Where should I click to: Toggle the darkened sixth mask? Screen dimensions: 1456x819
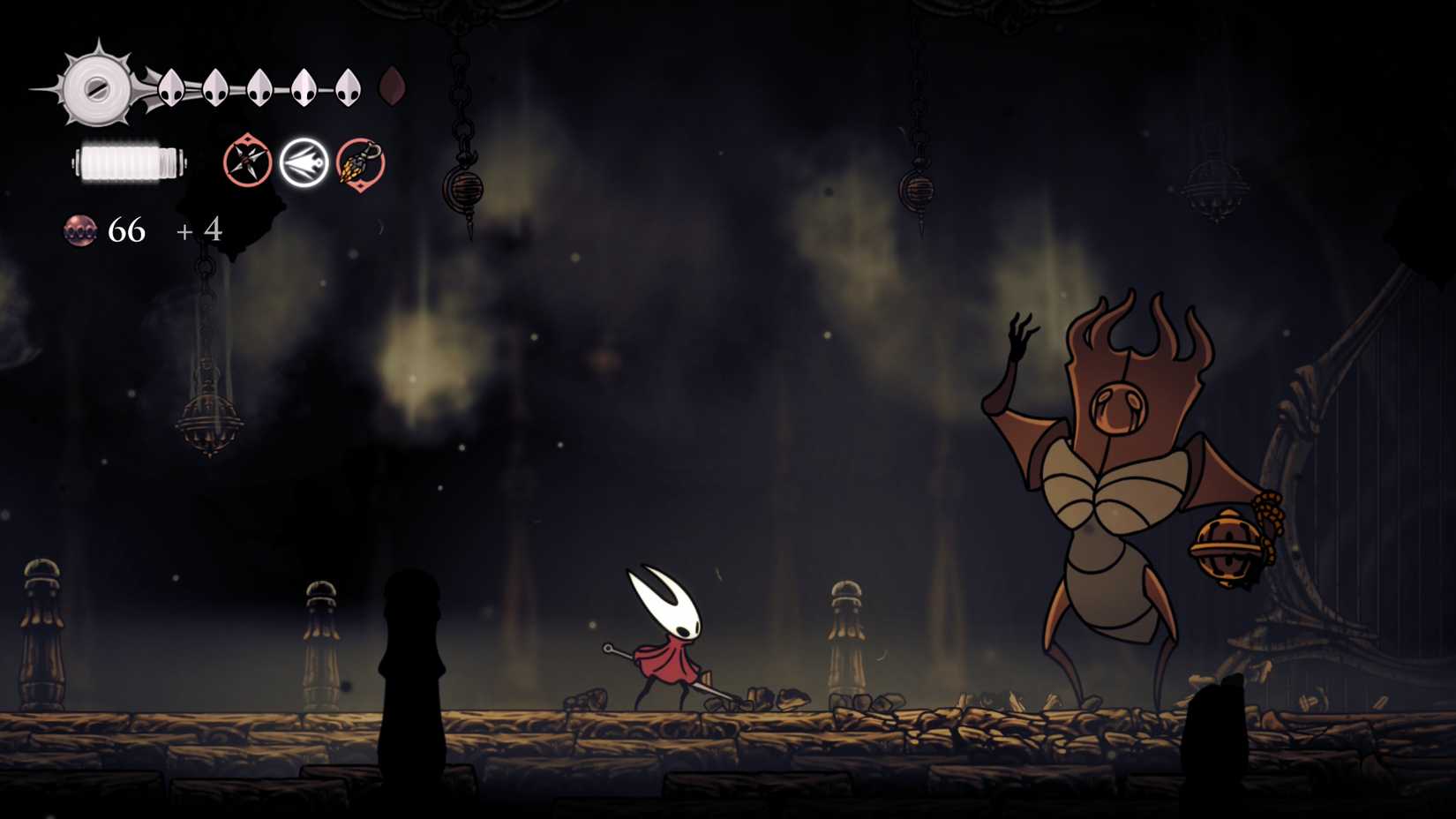click(x=393, y=86)
